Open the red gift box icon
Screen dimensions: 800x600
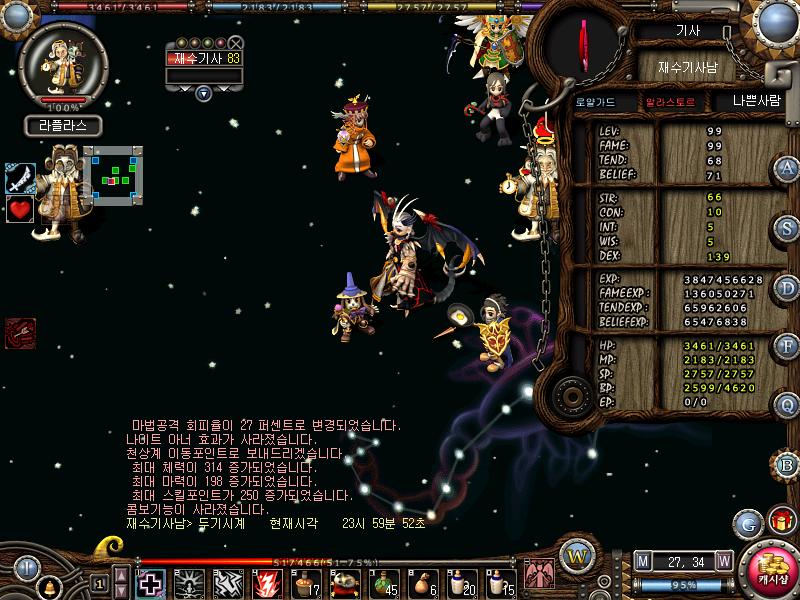(780, 521)
